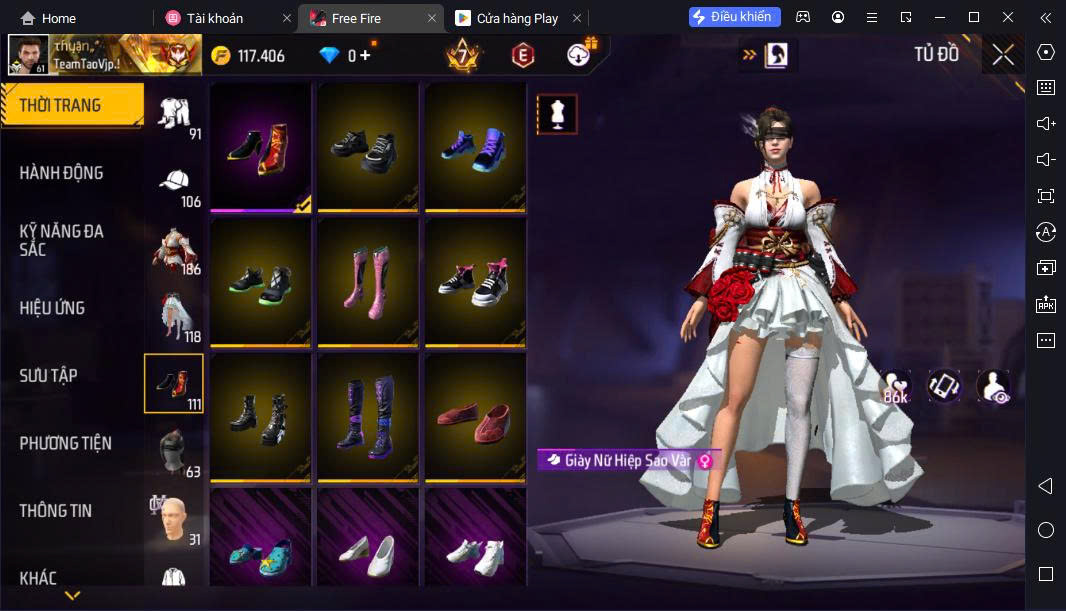Image resolution: width=1066 pixels, height=611 pixels.
Task: Open the HÀNH ĐỘNG category
Action: [x=61, y=173]
